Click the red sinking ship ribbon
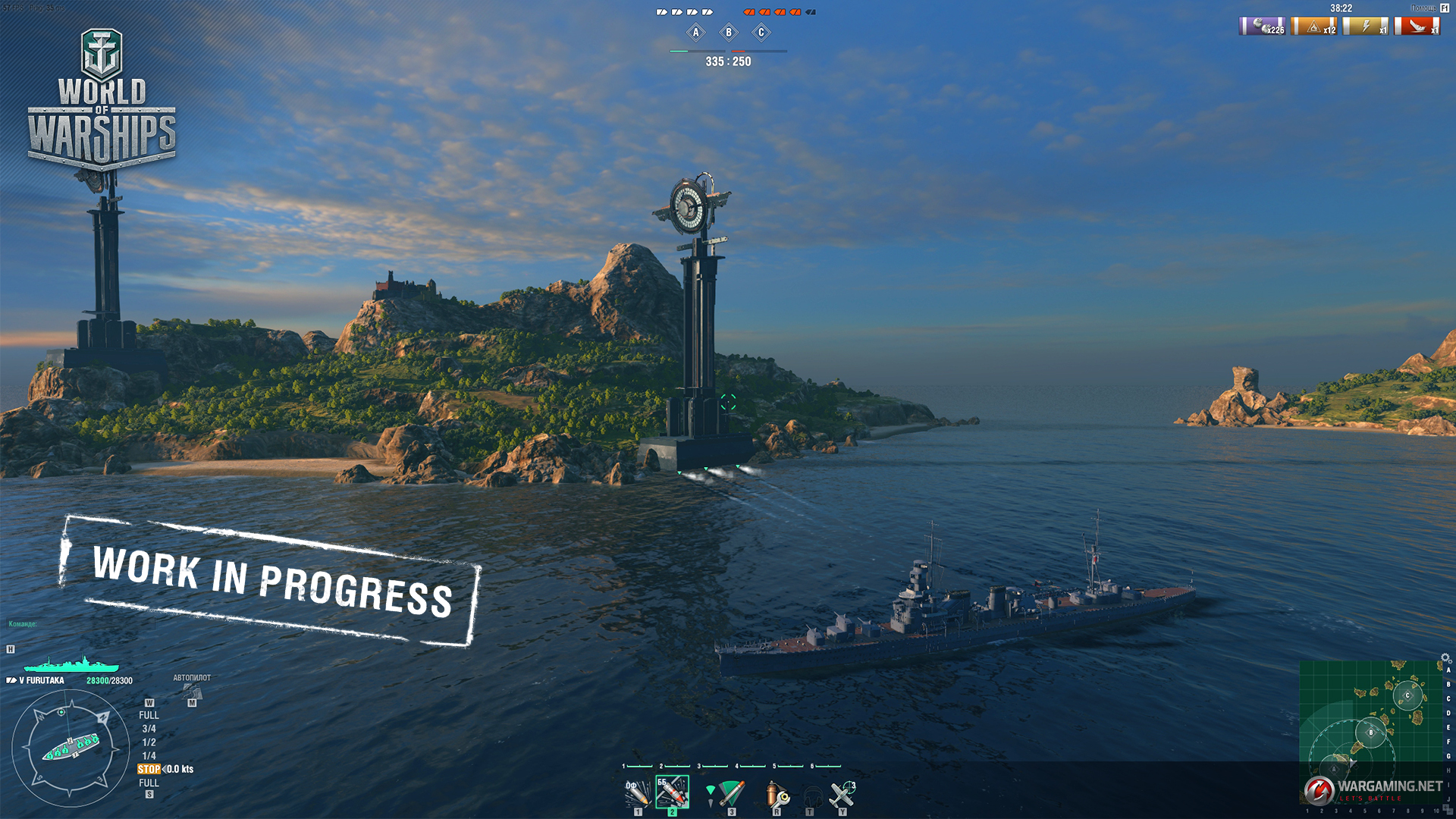Image resolution: width=1456 pixels, height=819 pixels. click(x=1417, y=27)
